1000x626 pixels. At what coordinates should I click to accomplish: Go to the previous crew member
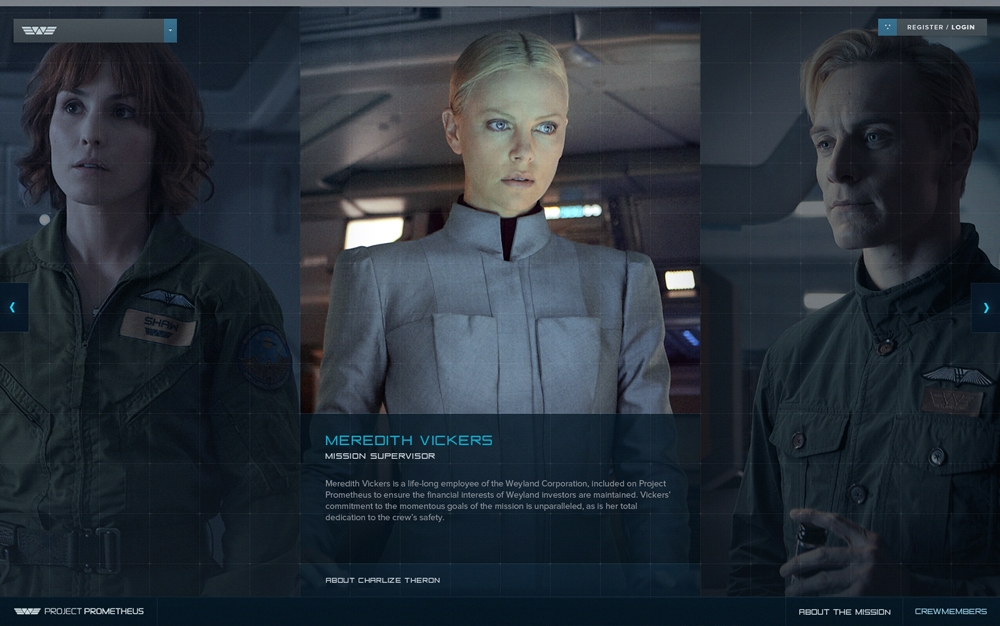point(13,307)
